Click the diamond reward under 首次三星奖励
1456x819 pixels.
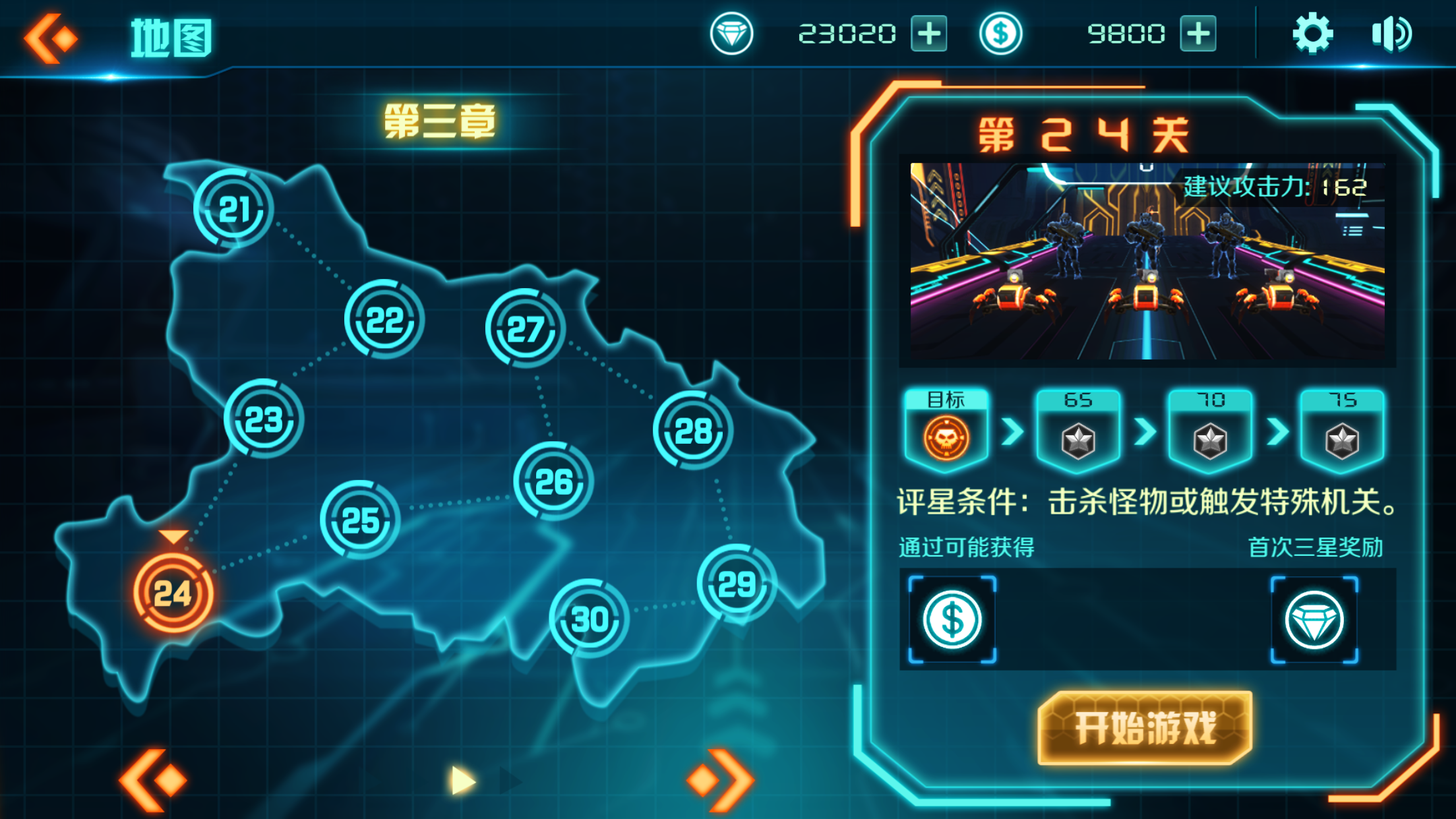pos(1315,619)
